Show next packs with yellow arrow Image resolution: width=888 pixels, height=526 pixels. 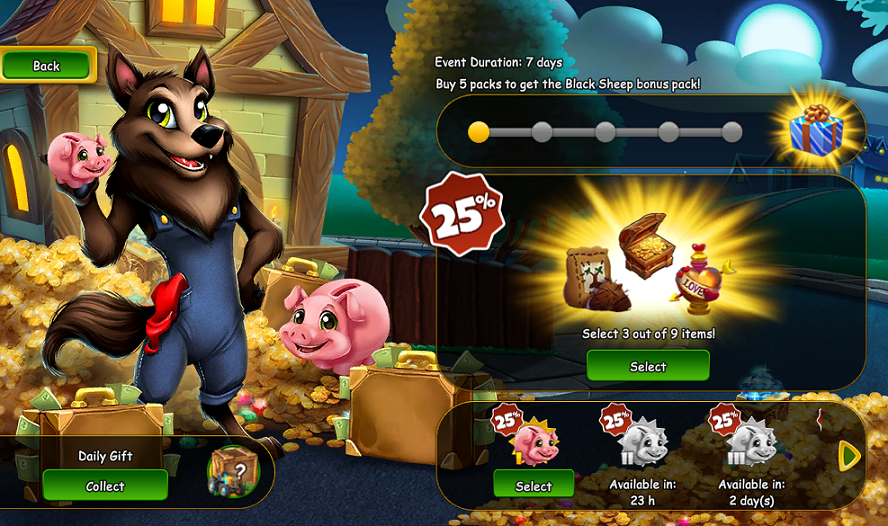[849, 456]
